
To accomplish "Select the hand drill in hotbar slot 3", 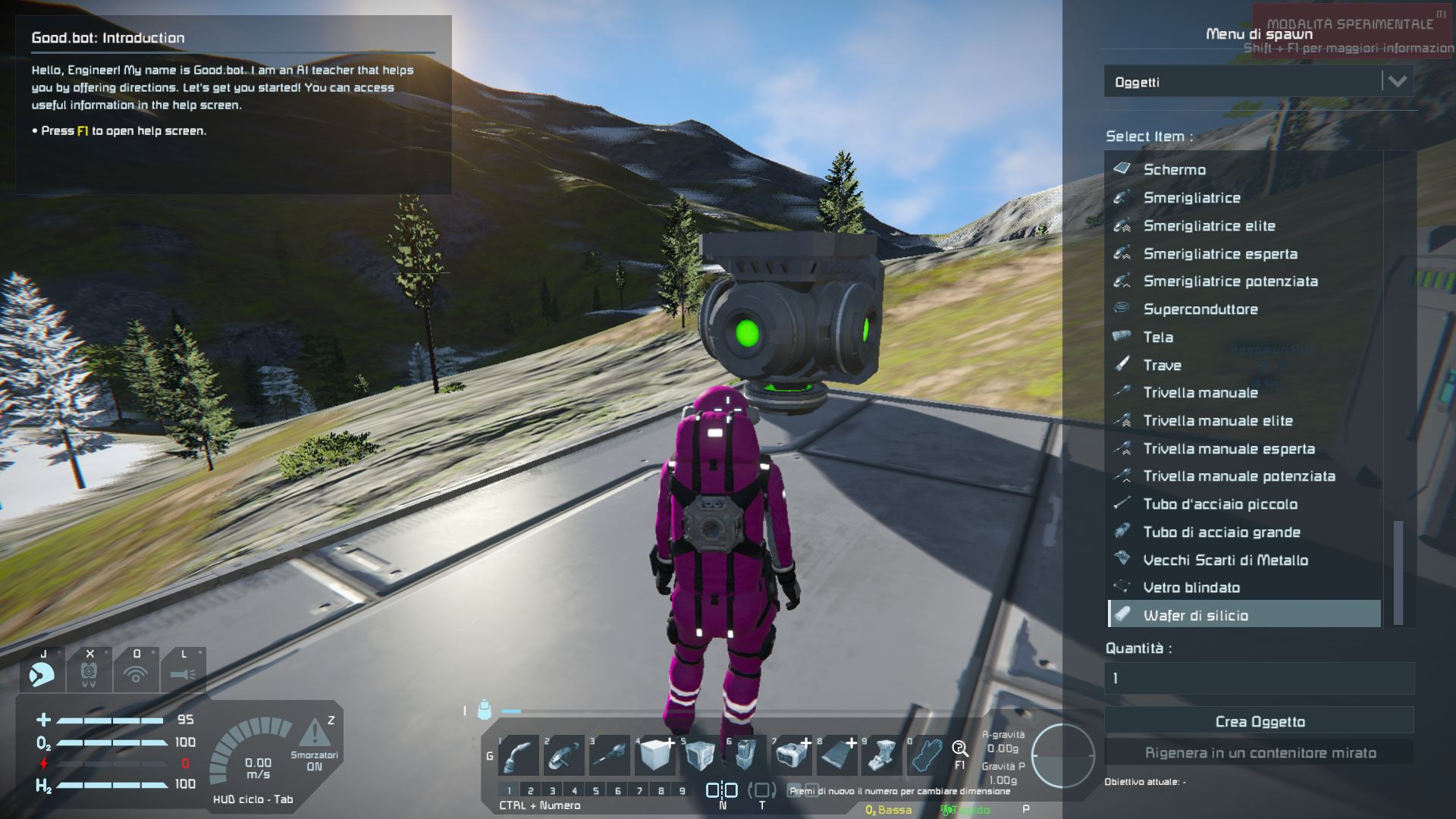I will (610, 755).
